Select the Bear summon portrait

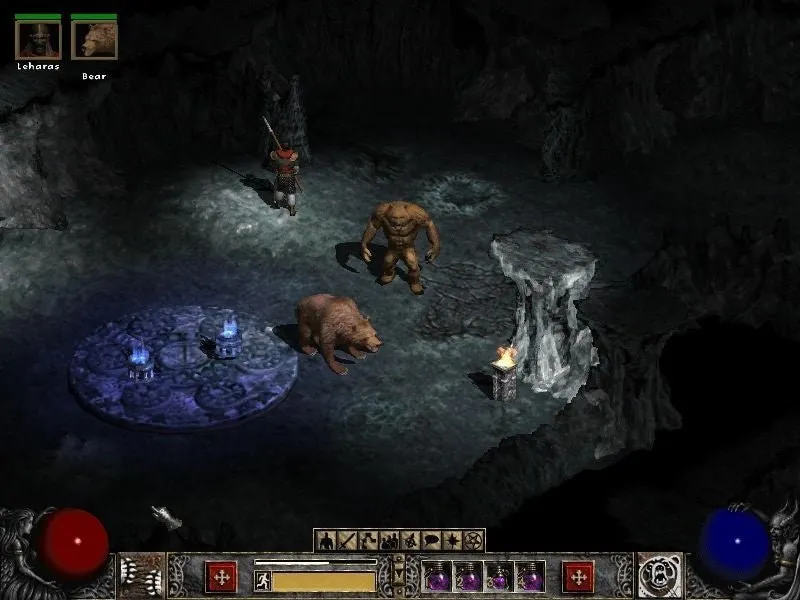pyautogui.click(x=94, y=40)
